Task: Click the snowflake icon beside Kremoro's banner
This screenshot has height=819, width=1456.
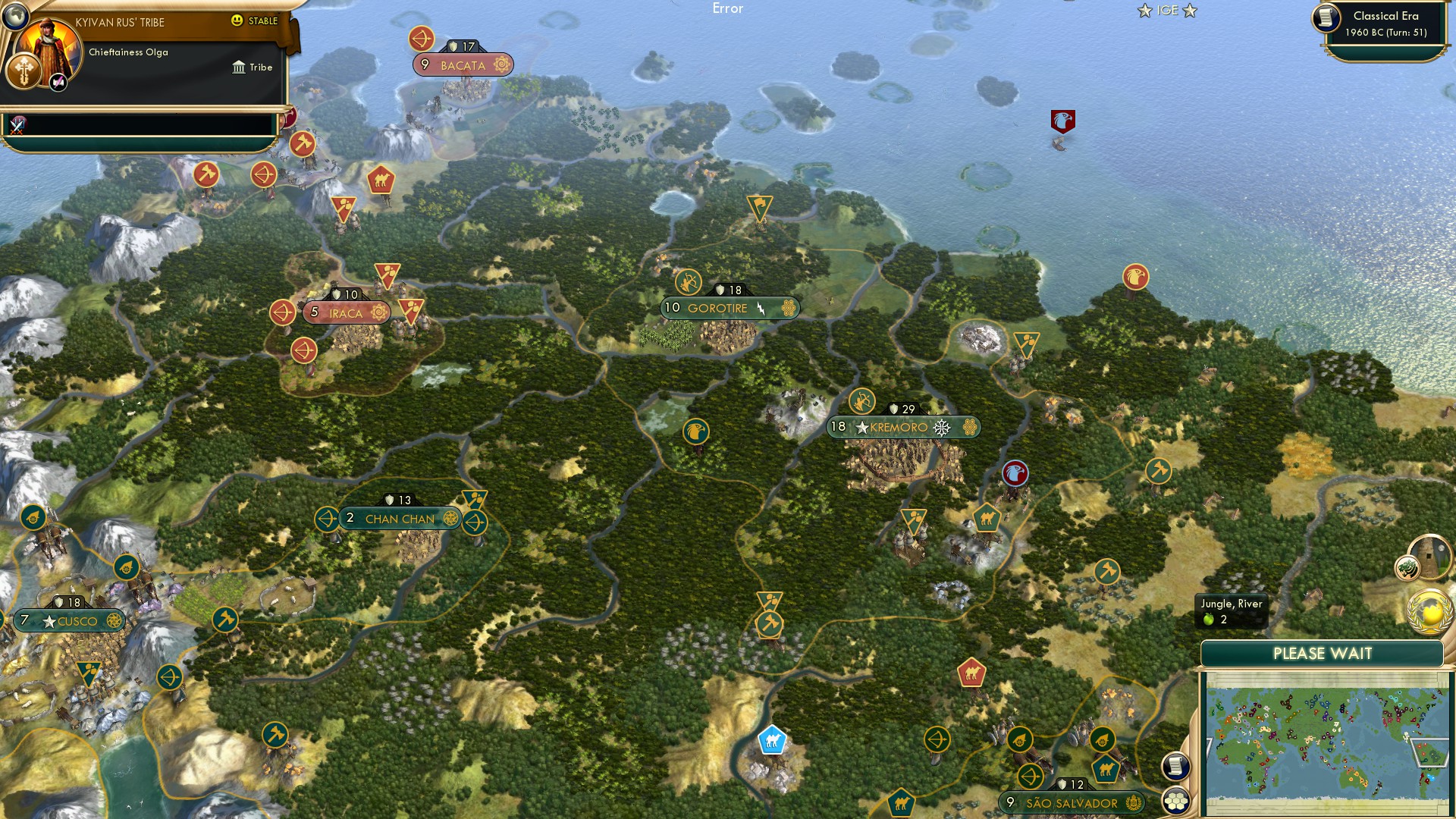Action: (x=940, y=427)
